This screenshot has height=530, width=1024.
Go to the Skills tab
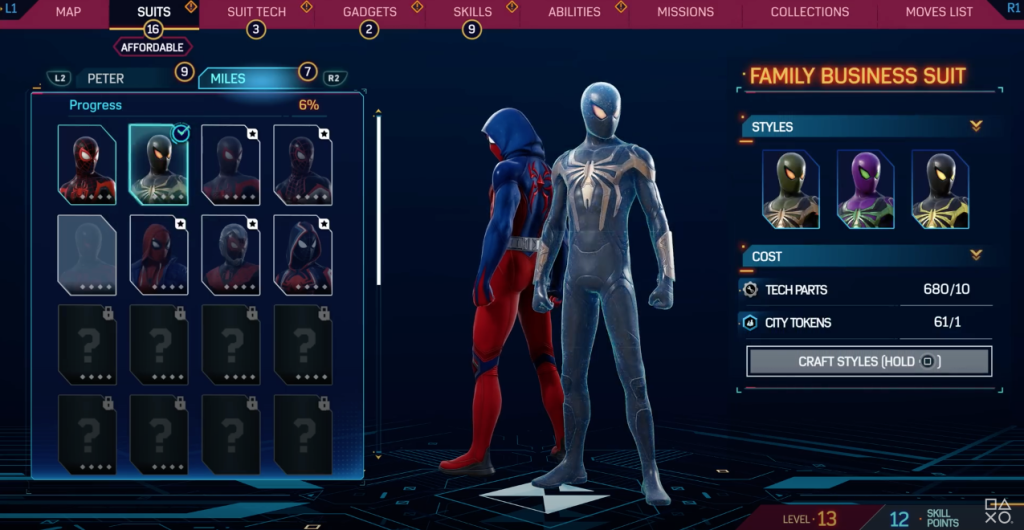click(x=472, y=12)
